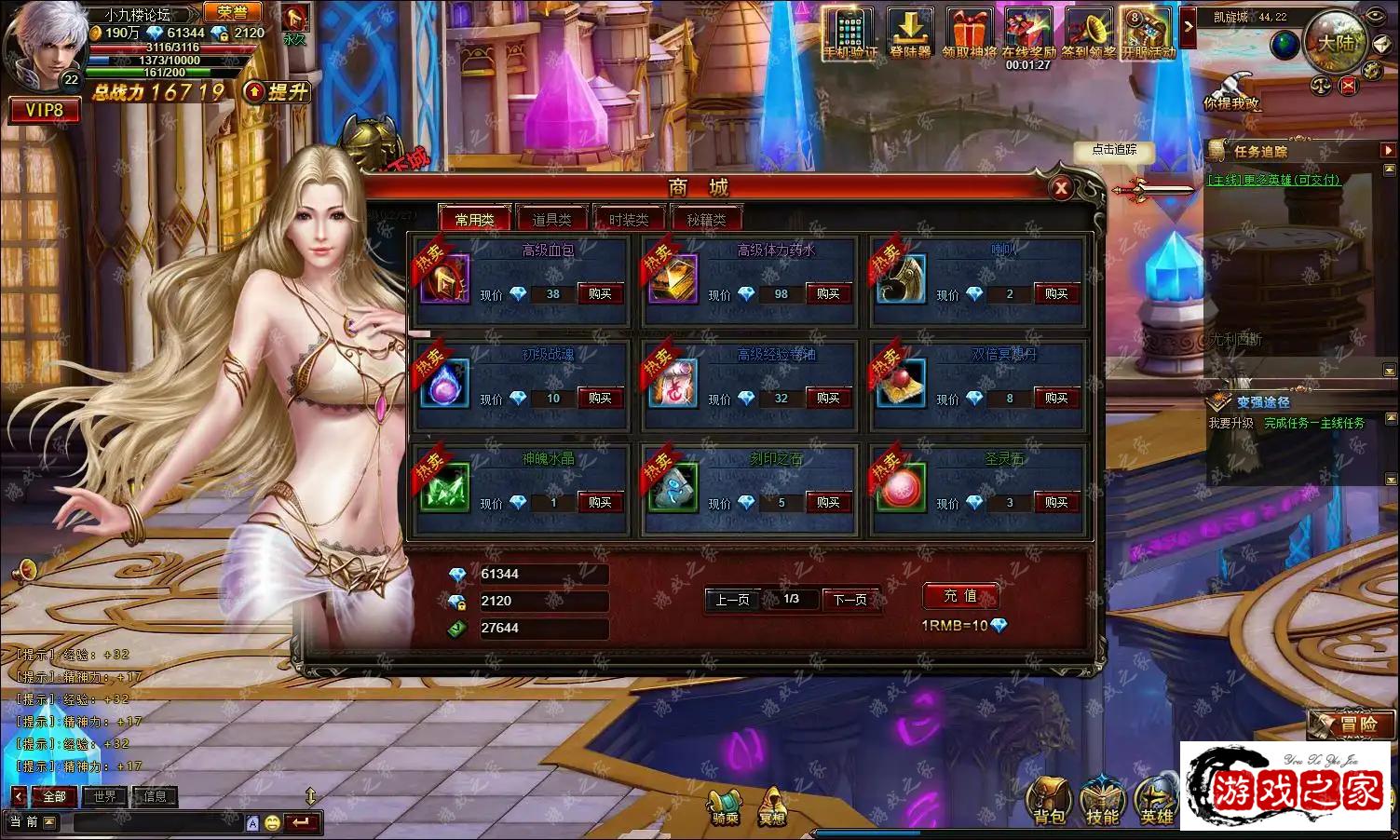Image resolution: width=1400 pixels, height=840 pixels.
Task: Open the 时装类 category tab
Action: 629,220
